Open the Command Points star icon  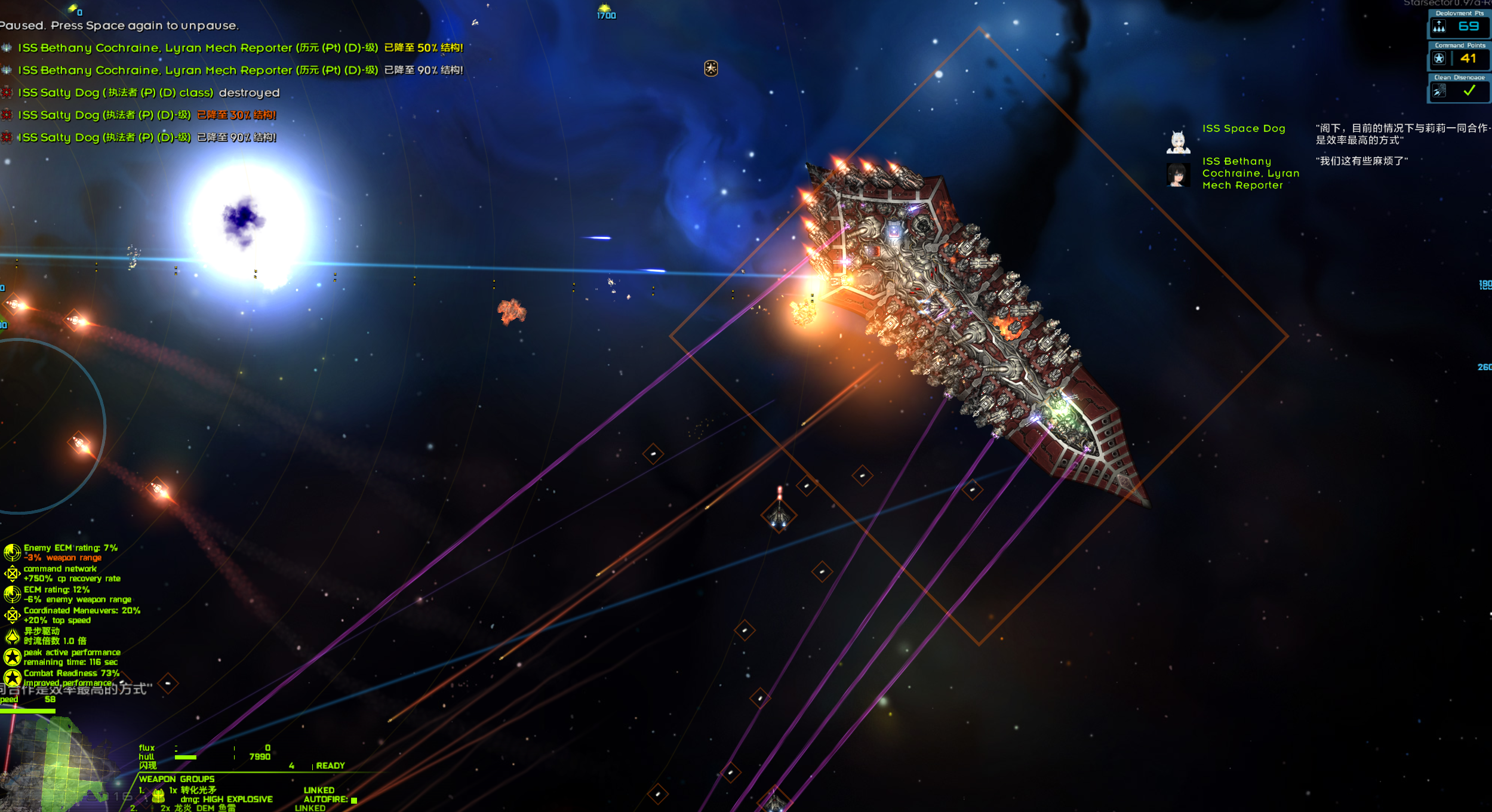coord(1439,59)
